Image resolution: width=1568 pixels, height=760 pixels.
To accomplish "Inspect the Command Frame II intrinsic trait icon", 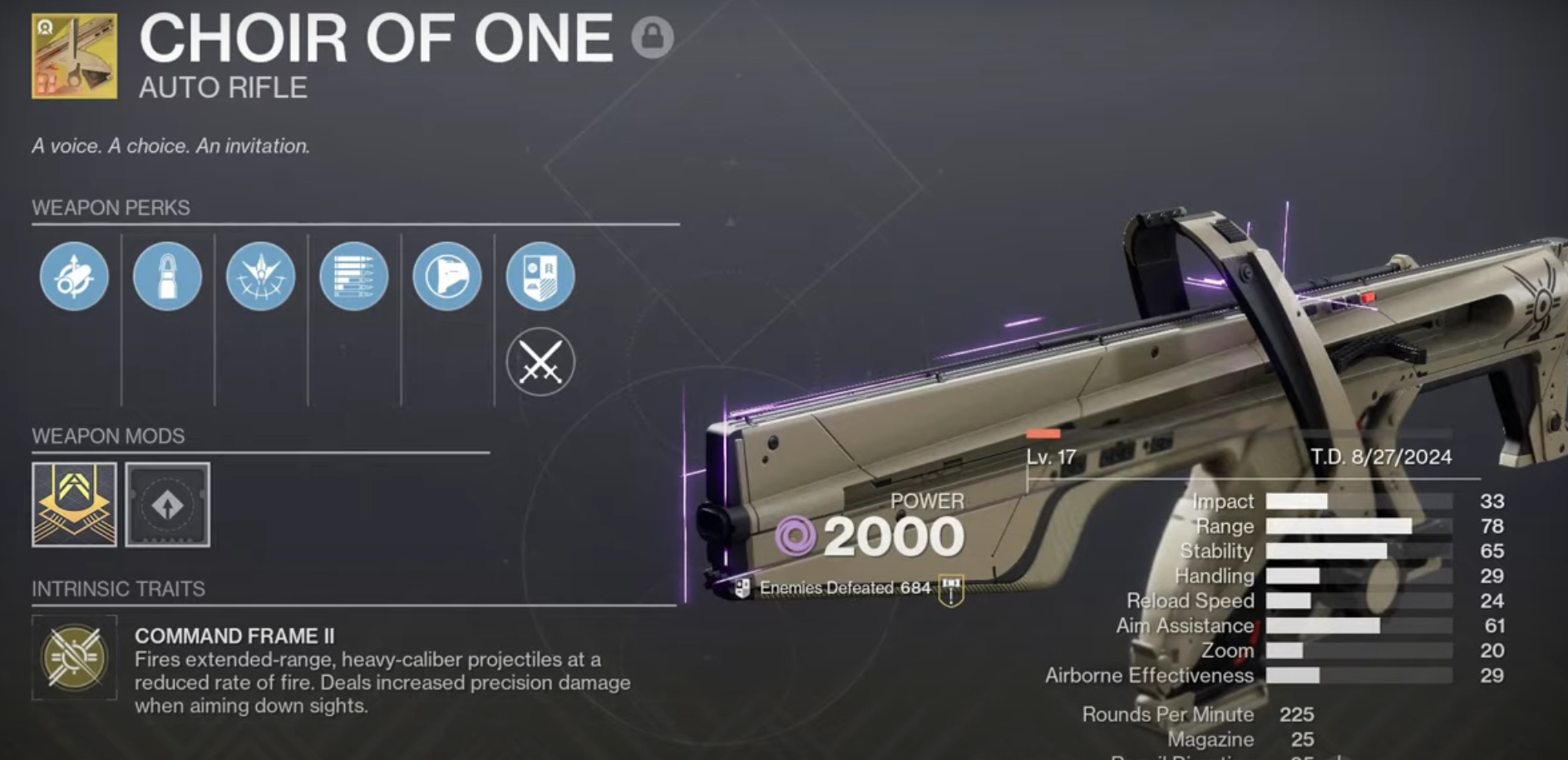I will click(74, 657).
